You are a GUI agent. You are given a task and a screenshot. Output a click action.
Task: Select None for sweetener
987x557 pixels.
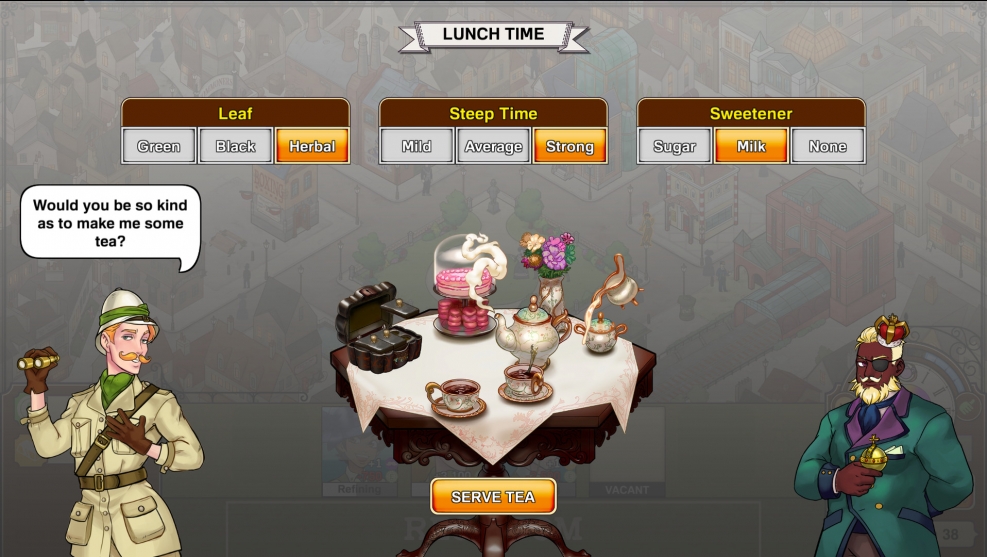[828, 146]
